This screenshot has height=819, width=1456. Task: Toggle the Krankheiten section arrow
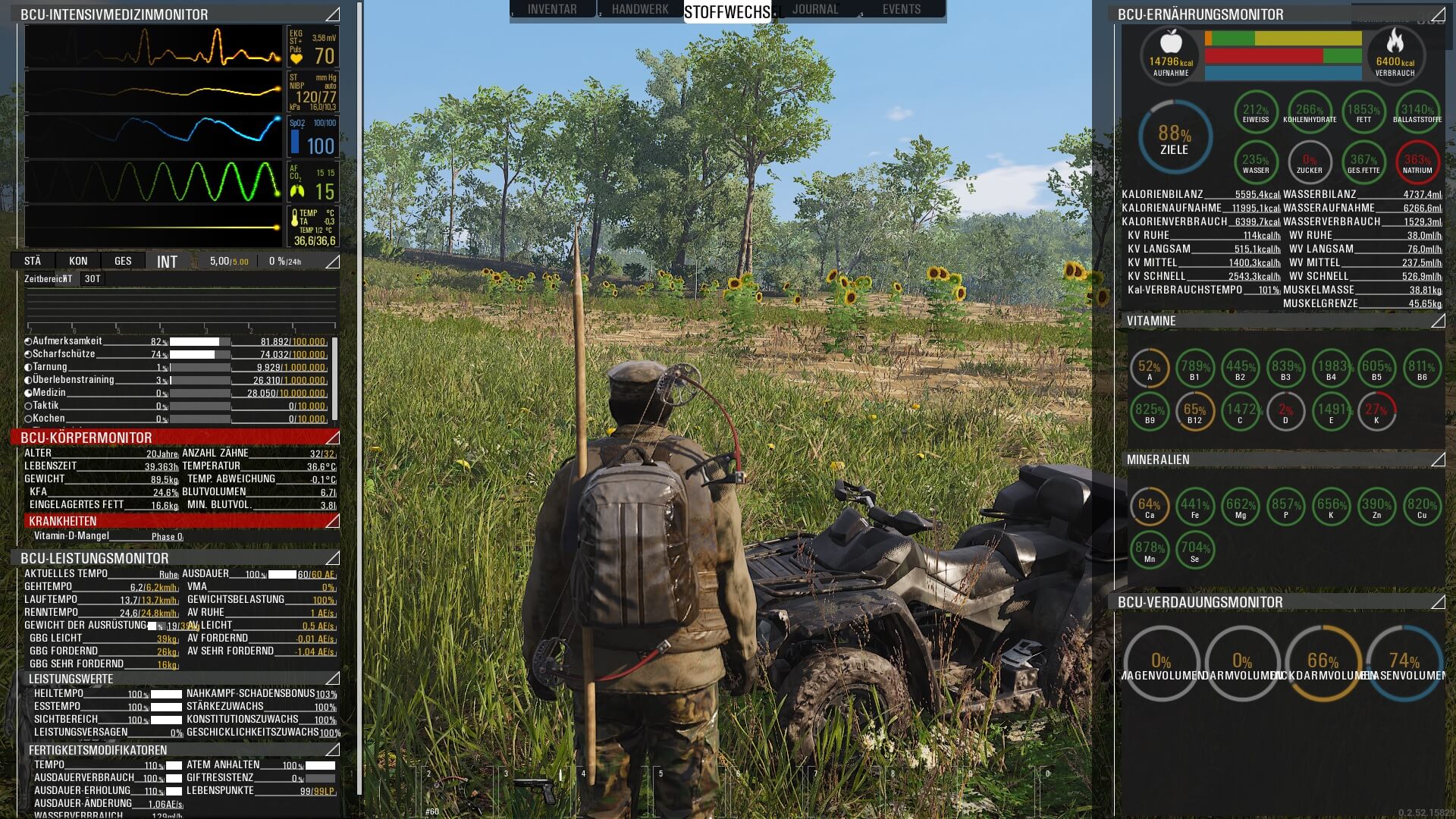click(332, 521)
